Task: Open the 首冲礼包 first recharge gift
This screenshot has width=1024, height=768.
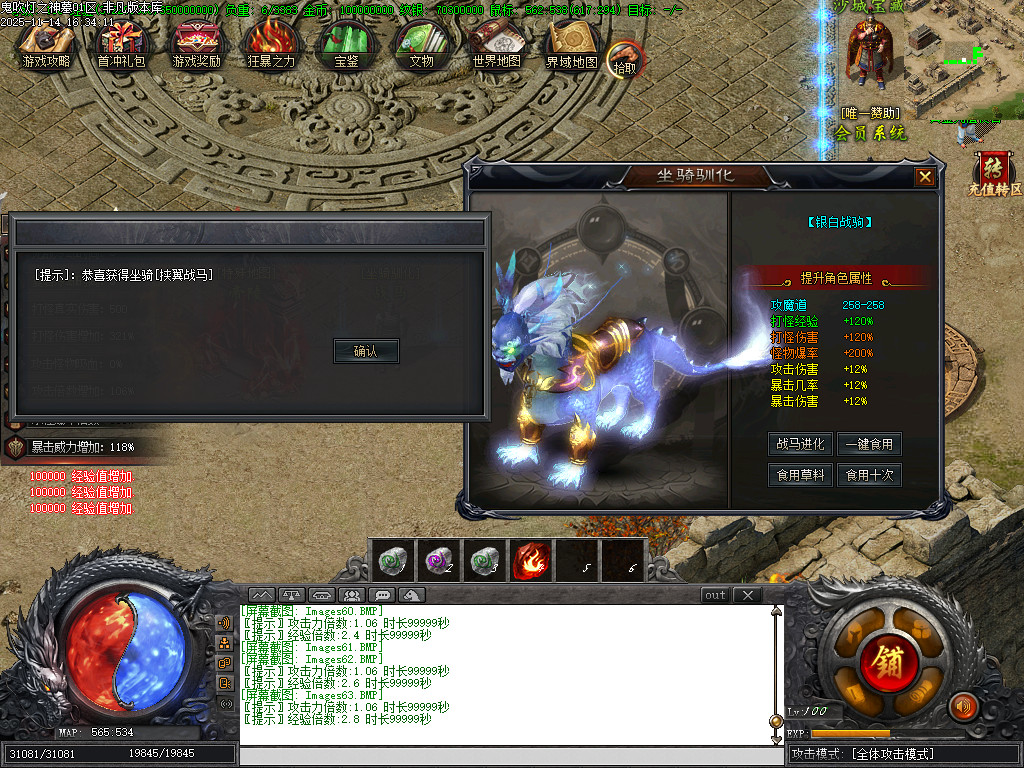Action: 121,46
